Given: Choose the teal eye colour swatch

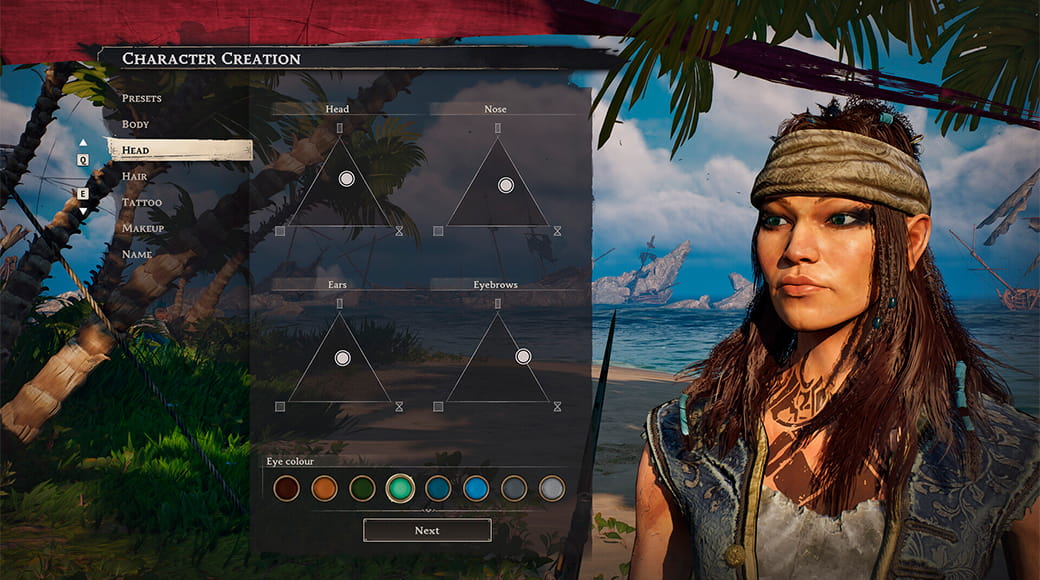Looking at the screenshot, I should coord(400,488).
